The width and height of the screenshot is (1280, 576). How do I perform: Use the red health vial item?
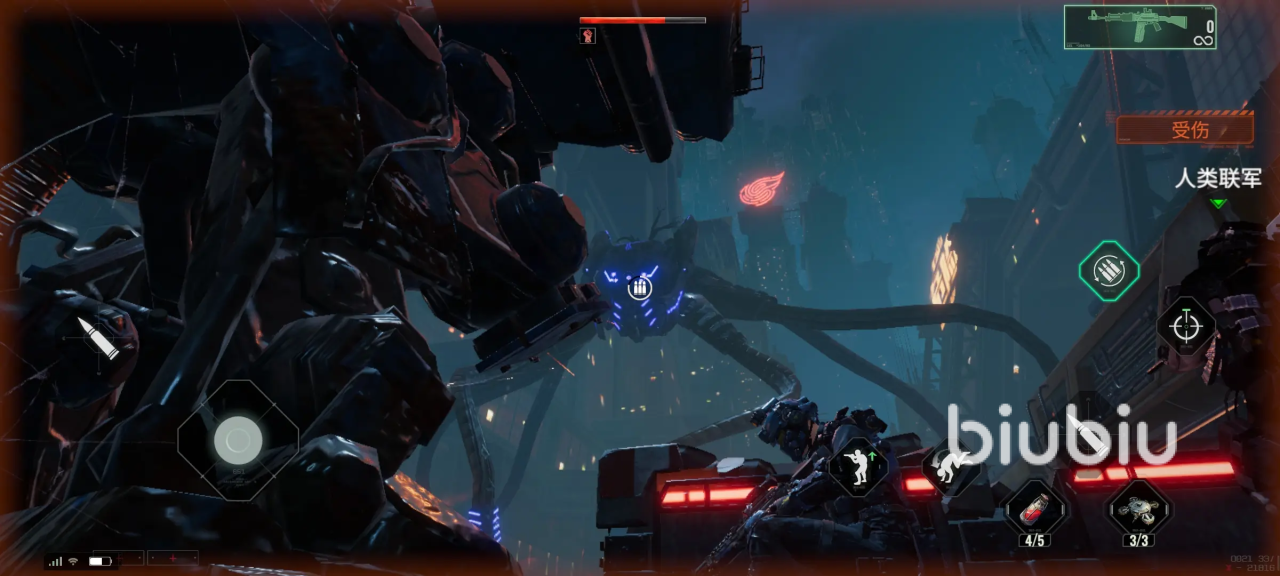pos(1034,508)
